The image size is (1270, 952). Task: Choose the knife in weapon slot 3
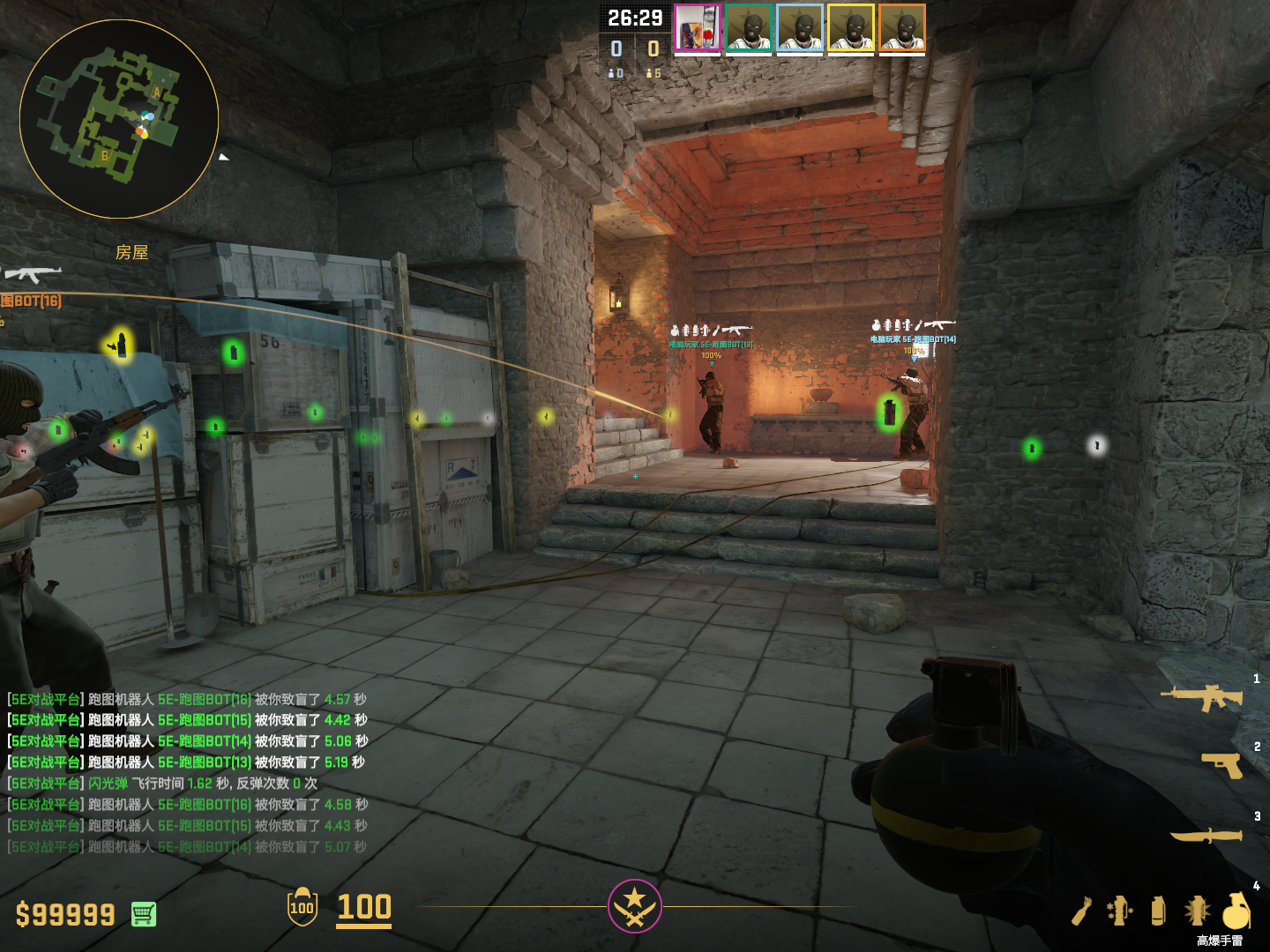[x=1206, y=834]
